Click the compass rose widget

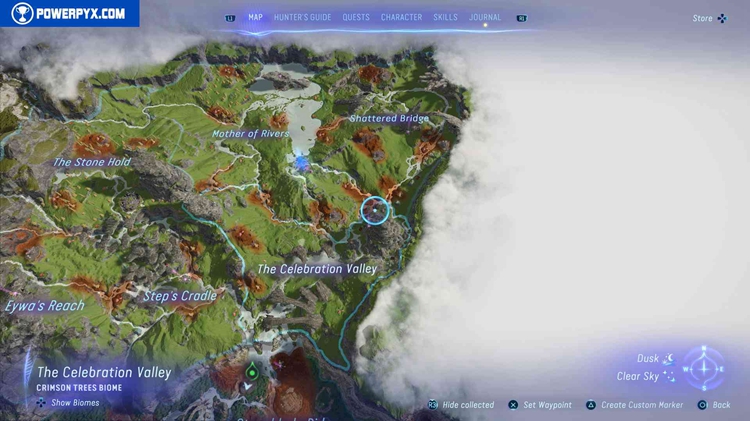tap(704, 367)
